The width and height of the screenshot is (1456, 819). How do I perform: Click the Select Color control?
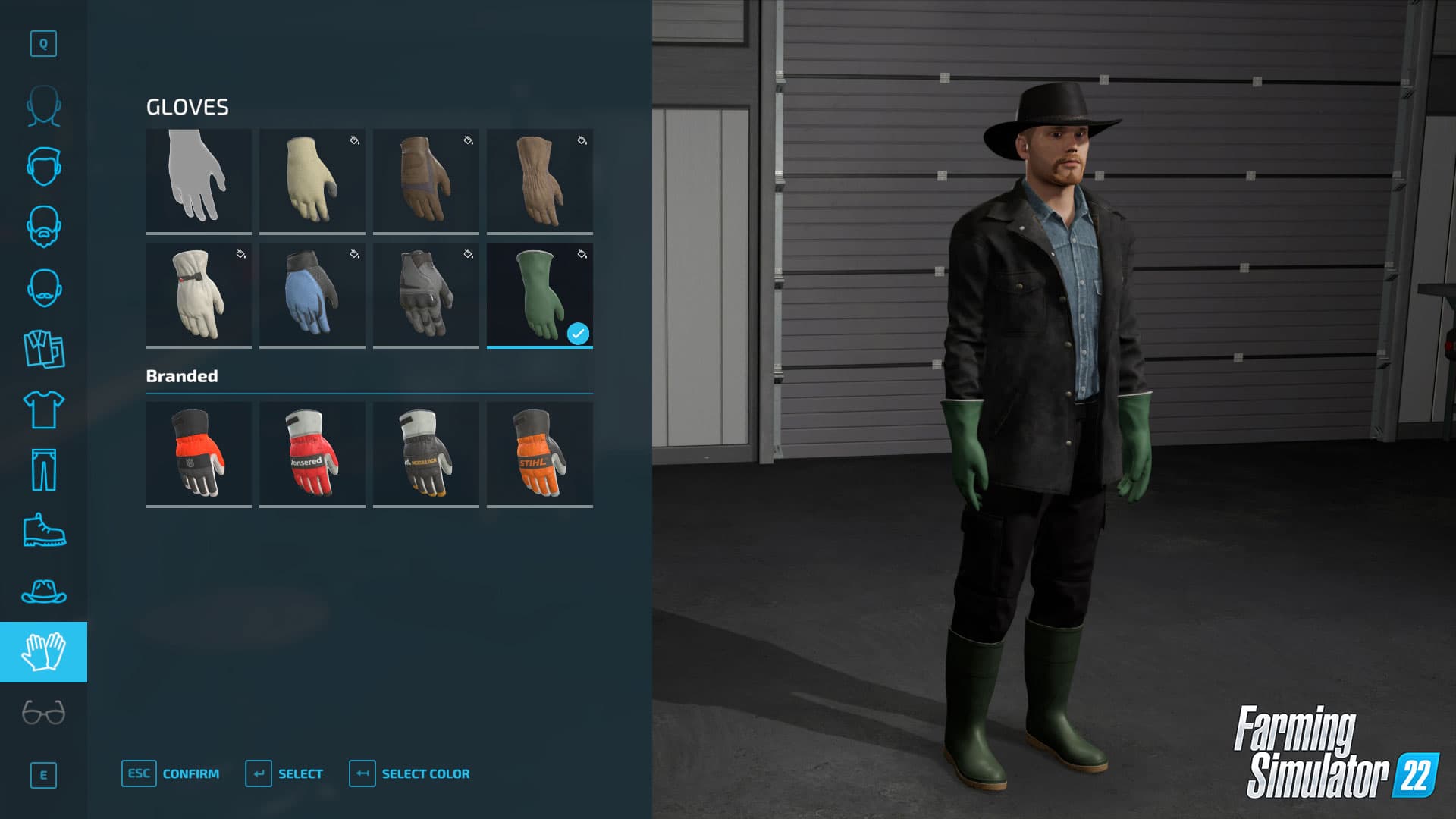[x=409, y=773]
